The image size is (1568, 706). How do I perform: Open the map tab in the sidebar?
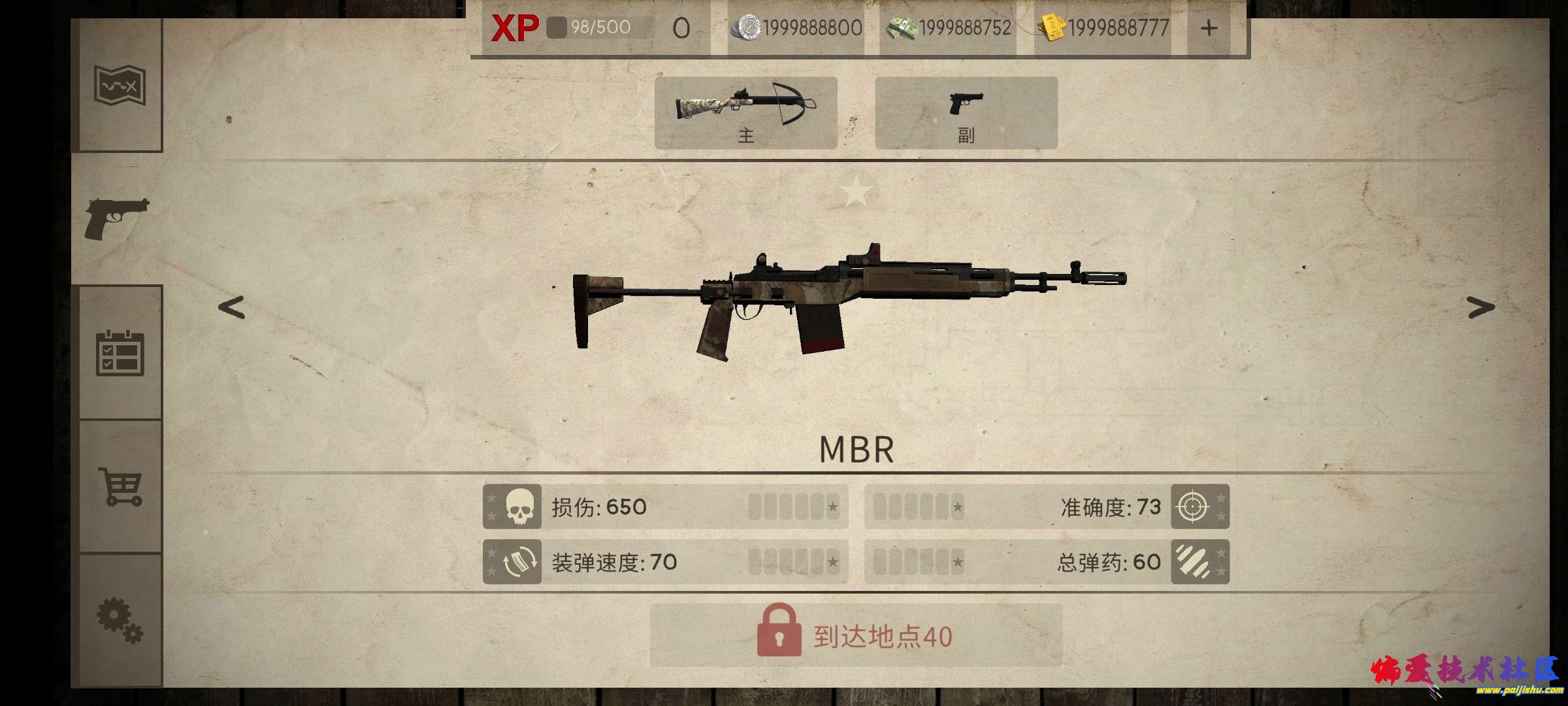pos(119,86)
